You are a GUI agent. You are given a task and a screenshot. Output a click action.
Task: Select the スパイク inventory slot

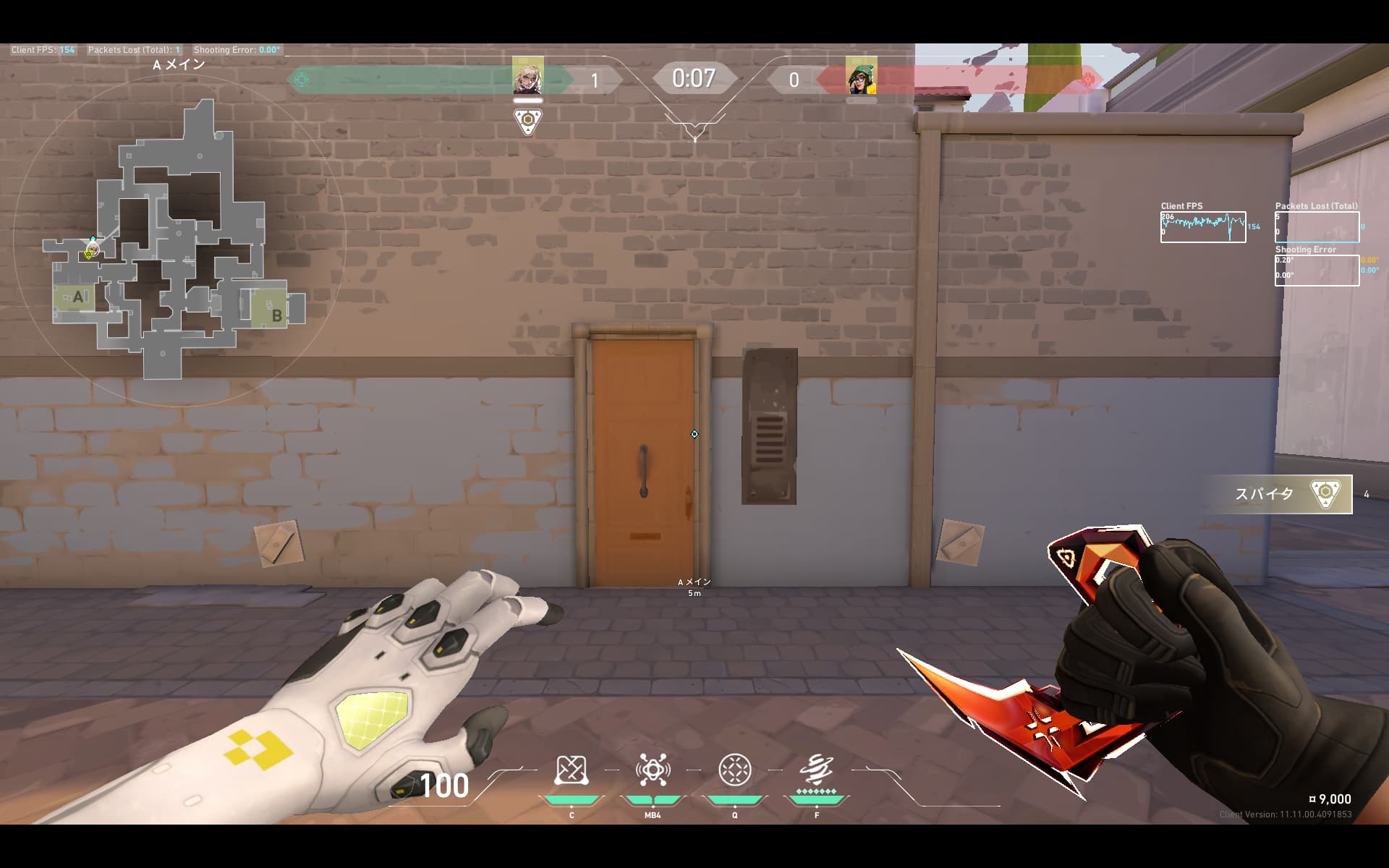[1279, 494]
